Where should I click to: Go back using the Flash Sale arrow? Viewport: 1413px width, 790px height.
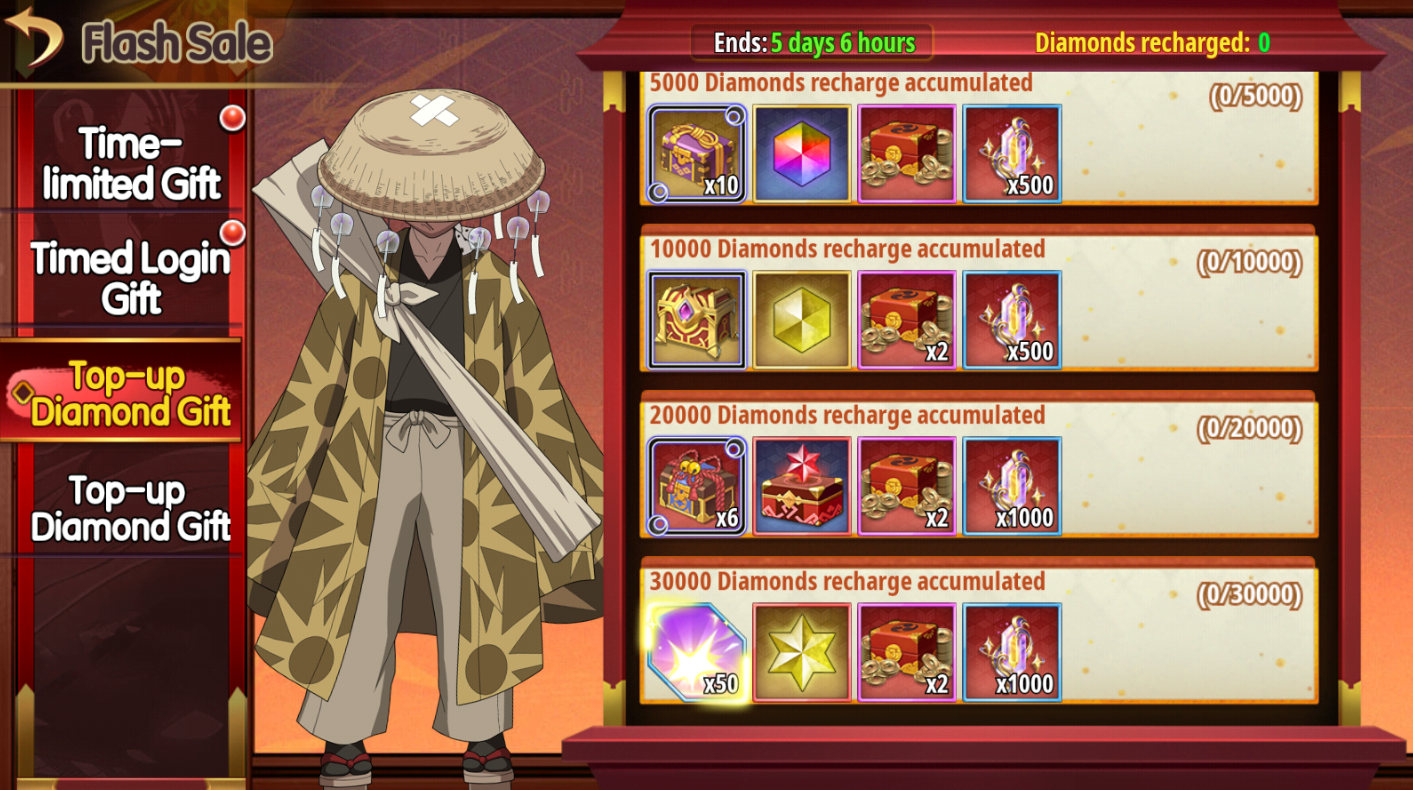click(x=33, y=36)
